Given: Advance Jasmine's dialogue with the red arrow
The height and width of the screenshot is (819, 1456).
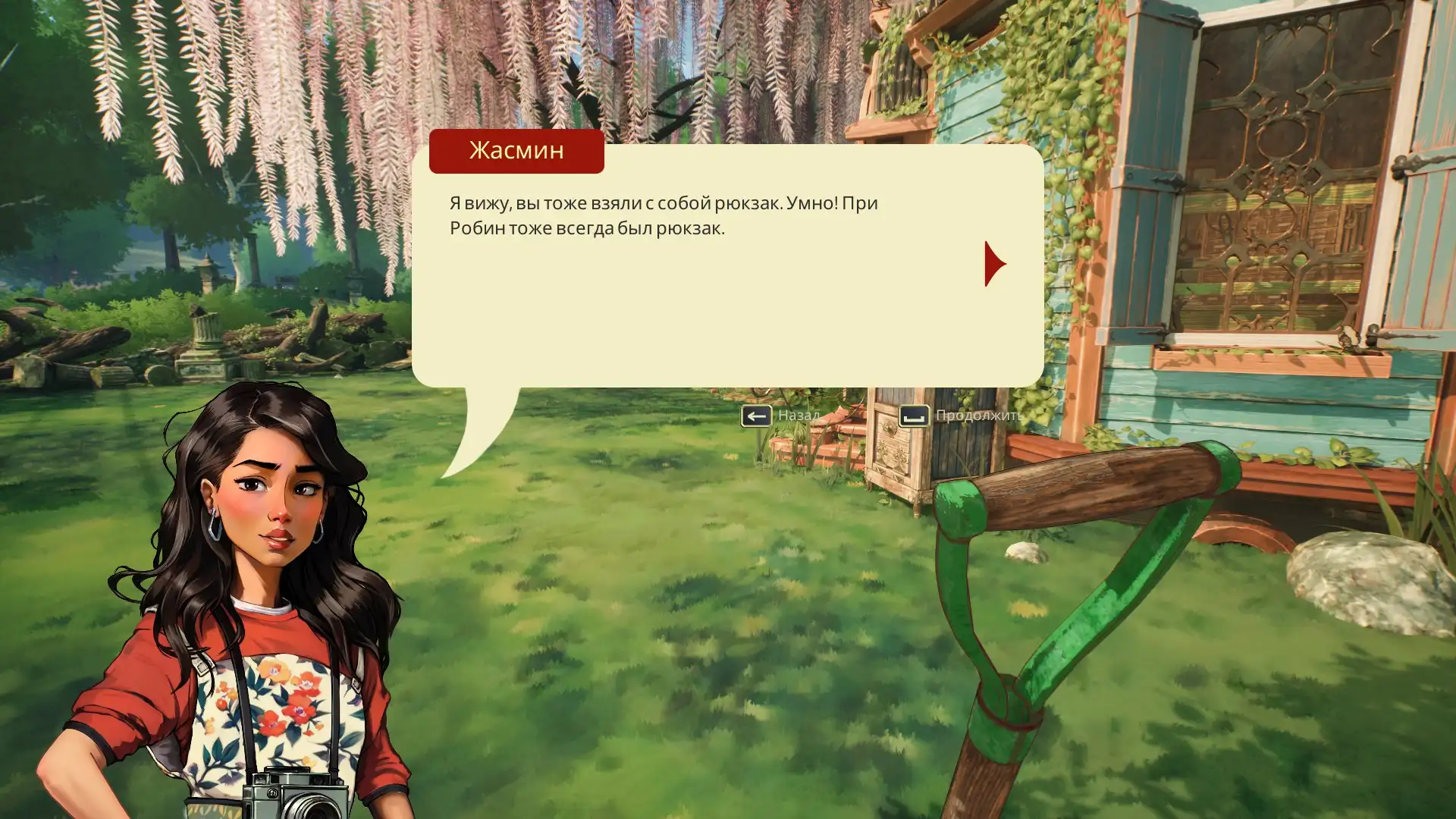Looking at the screenshot, I should point(993,264).
